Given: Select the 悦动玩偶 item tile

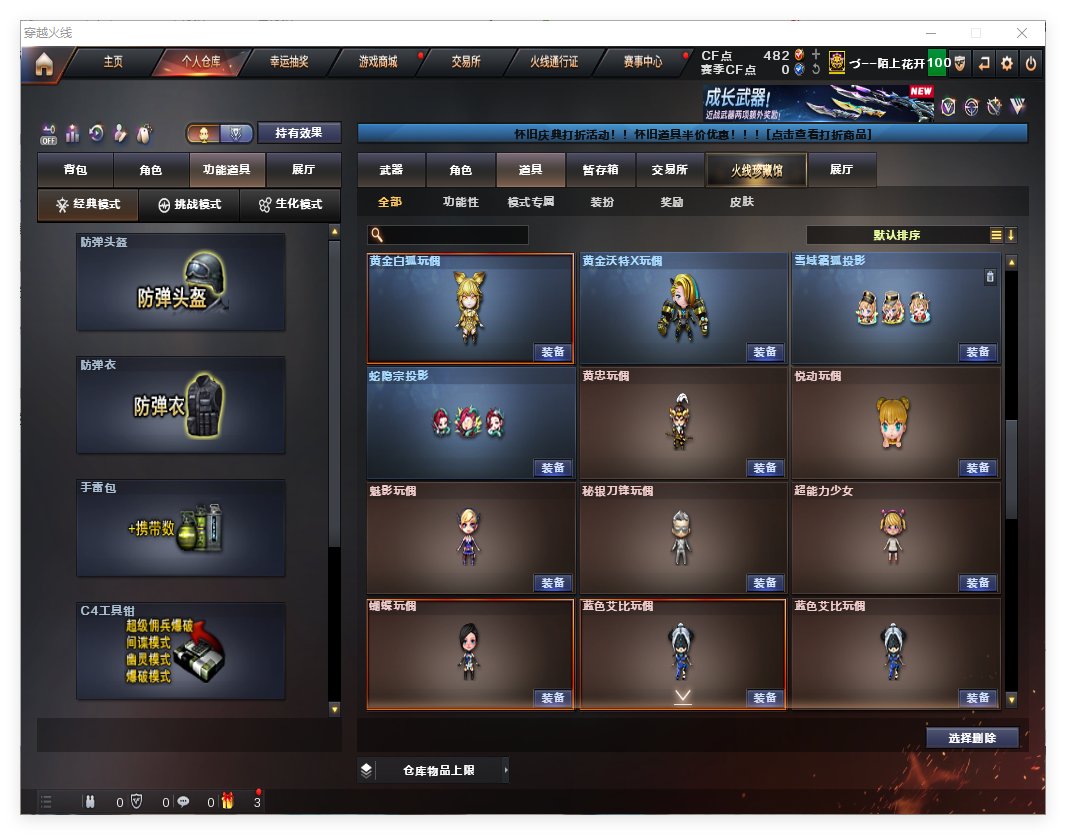Looking at the screenshot, I should point(895,422).
